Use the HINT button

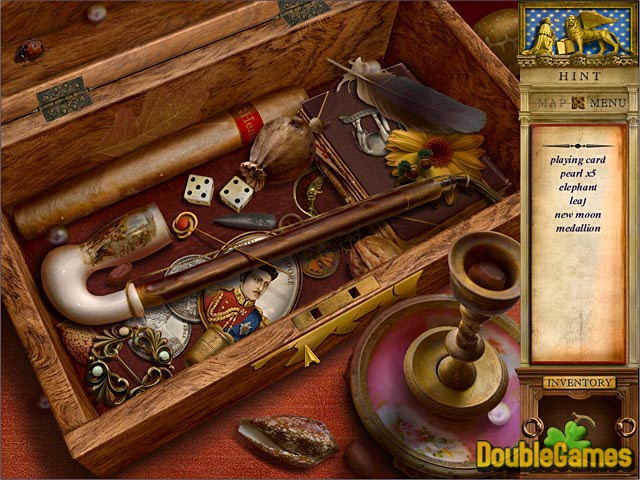tap(578, 76)
